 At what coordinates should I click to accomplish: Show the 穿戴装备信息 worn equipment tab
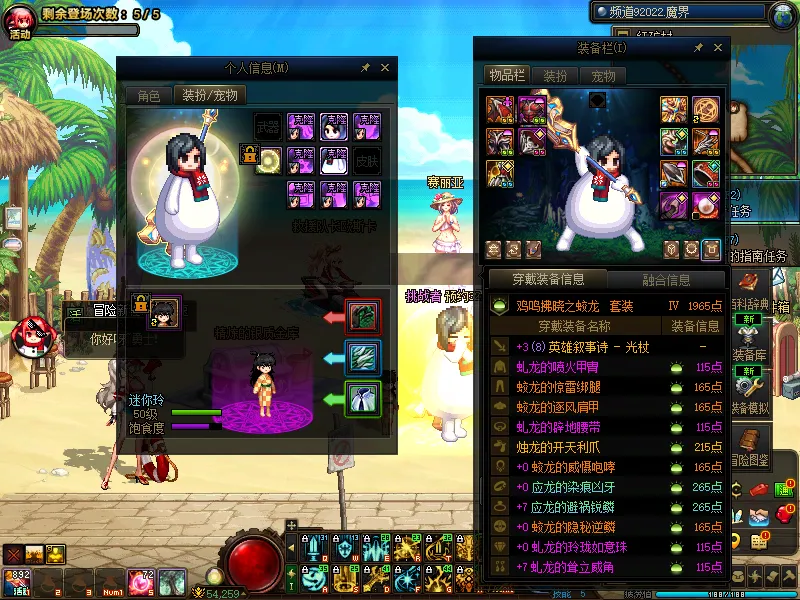tap(546, 280)
